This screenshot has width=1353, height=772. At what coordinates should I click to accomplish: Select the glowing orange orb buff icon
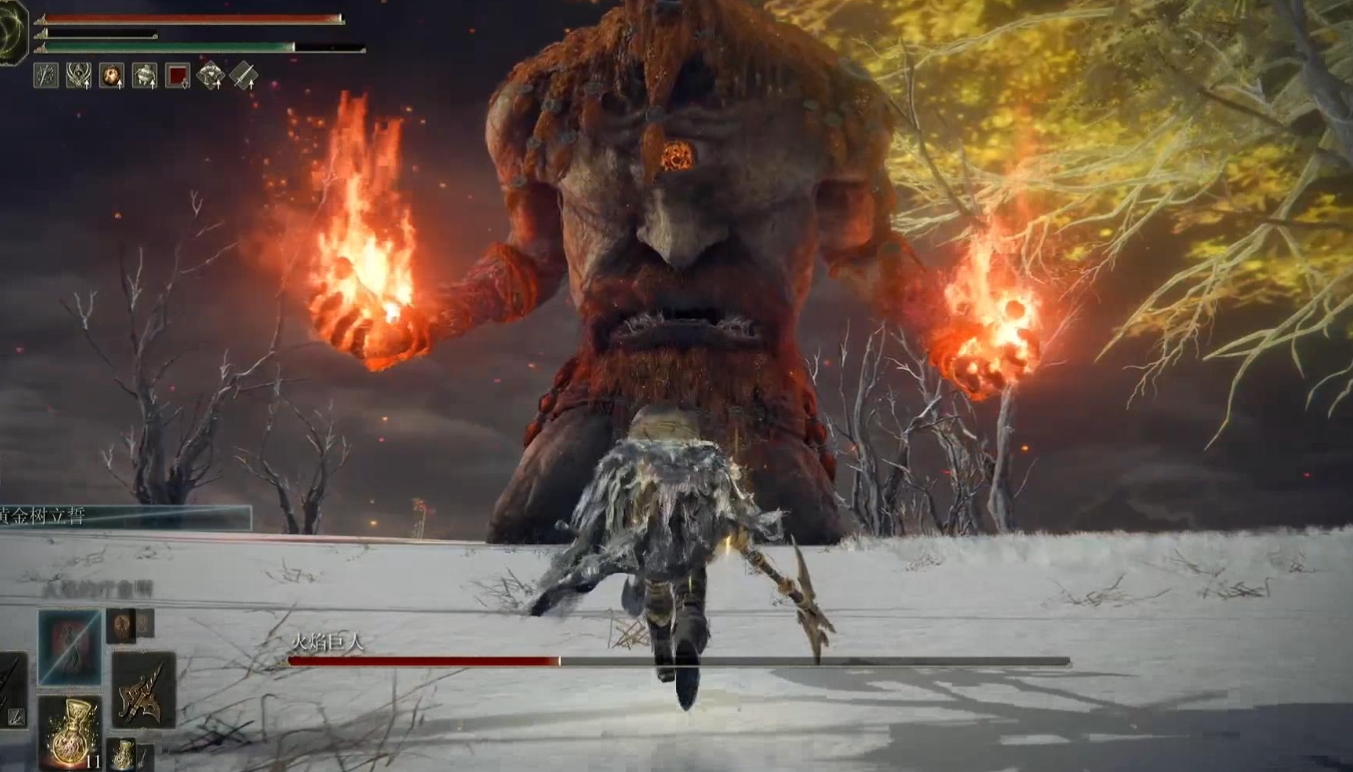[x=111, y=76]
